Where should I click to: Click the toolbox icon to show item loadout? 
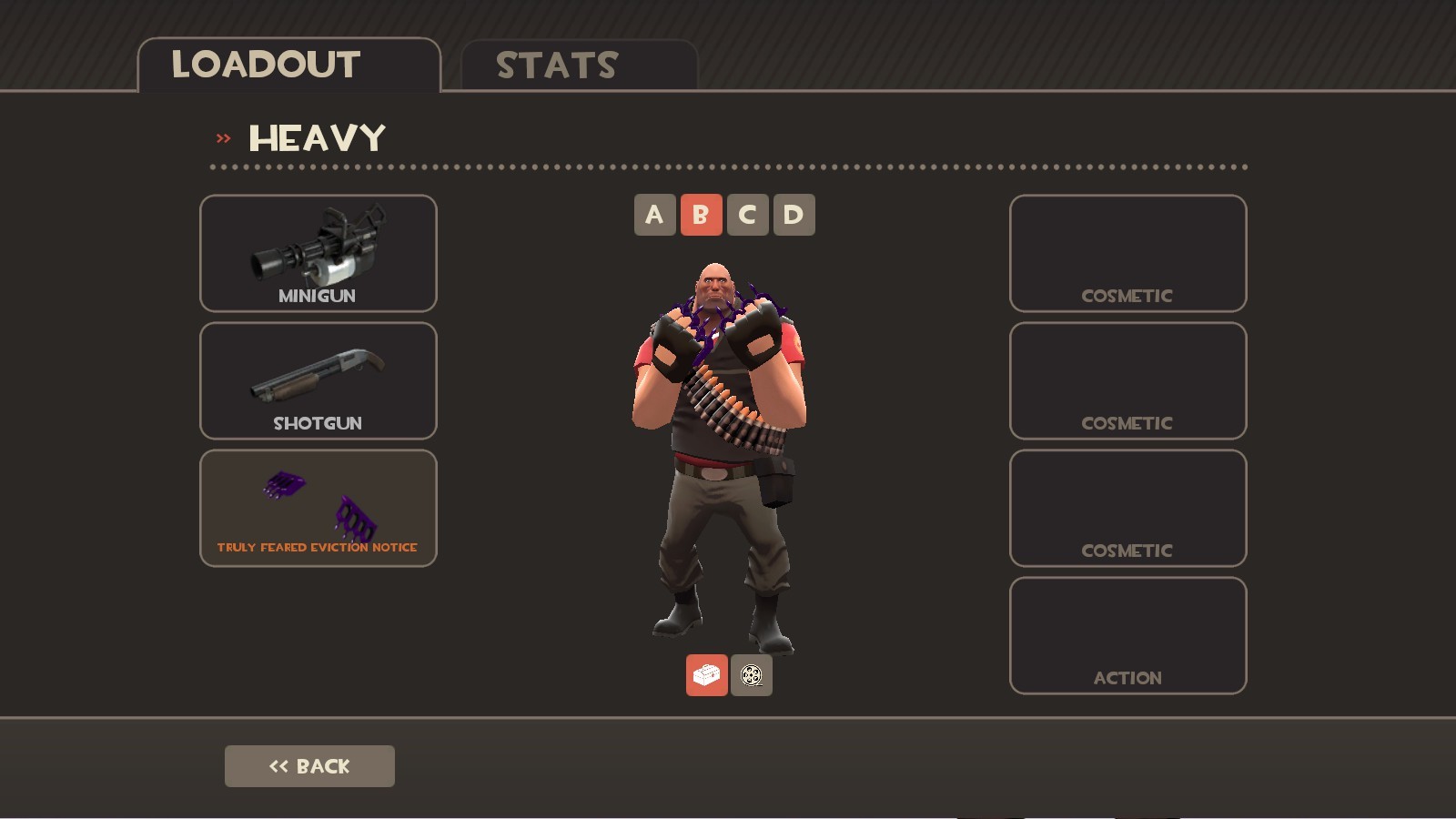click(x=706, y=675)
